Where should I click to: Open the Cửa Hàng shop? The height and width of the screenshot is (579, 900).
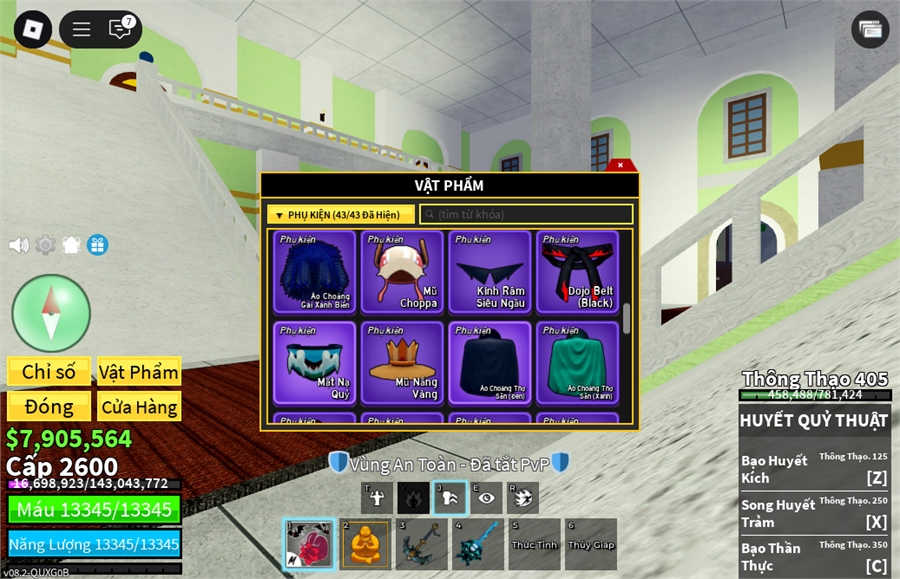[139, 407]
